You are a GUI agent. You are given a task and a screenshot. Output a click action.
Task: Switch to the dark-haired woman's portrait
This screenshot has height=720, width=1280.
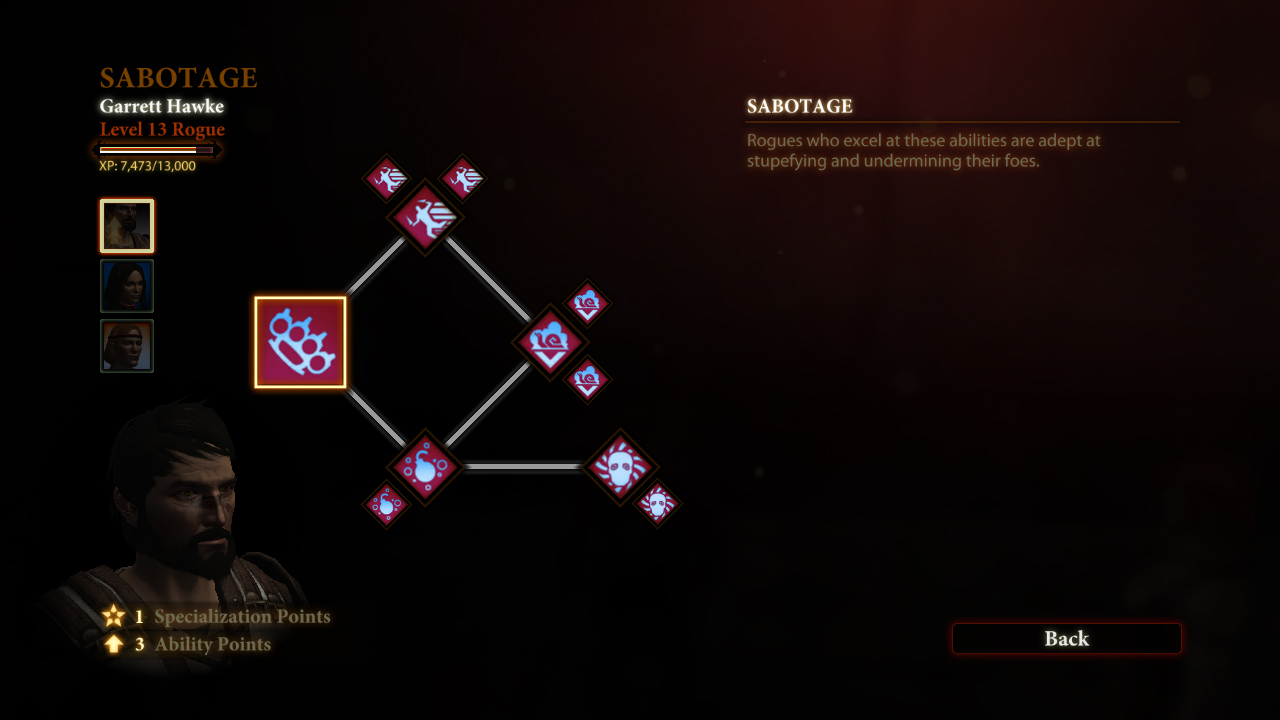click(x=127, y=286)
